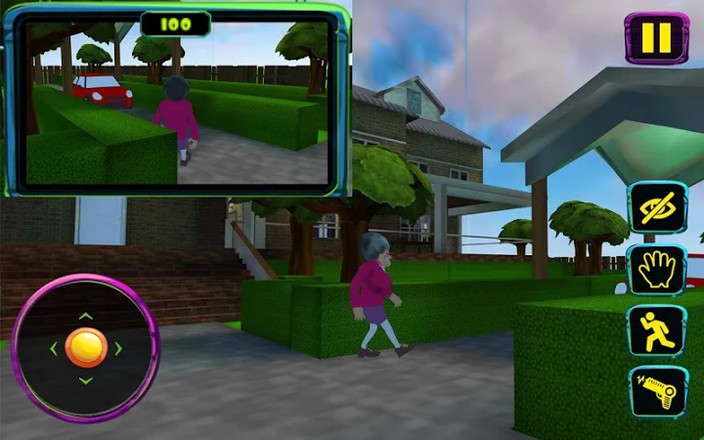Activate the running man sprint icon
This screenshot has width=704, height=440.
tap(657, 330)
